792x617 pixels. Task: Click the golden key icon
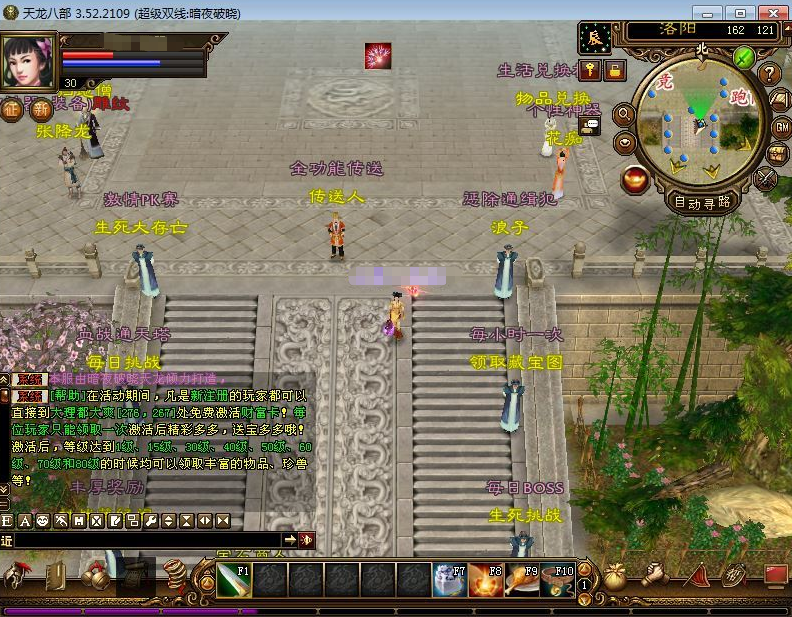(x=591, y=70)
